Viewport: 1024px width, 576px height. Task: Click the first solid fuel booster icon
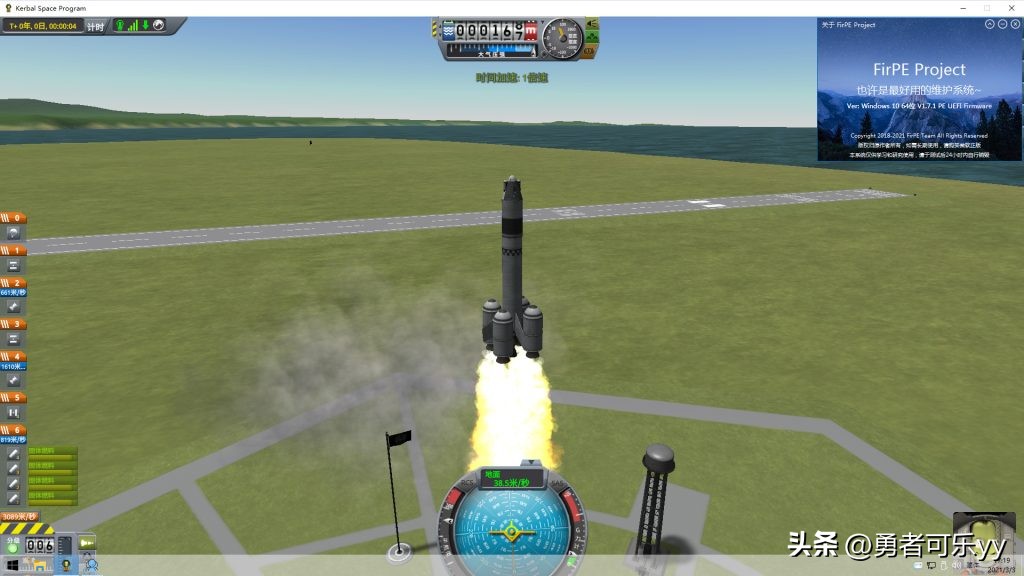[14, 454]
